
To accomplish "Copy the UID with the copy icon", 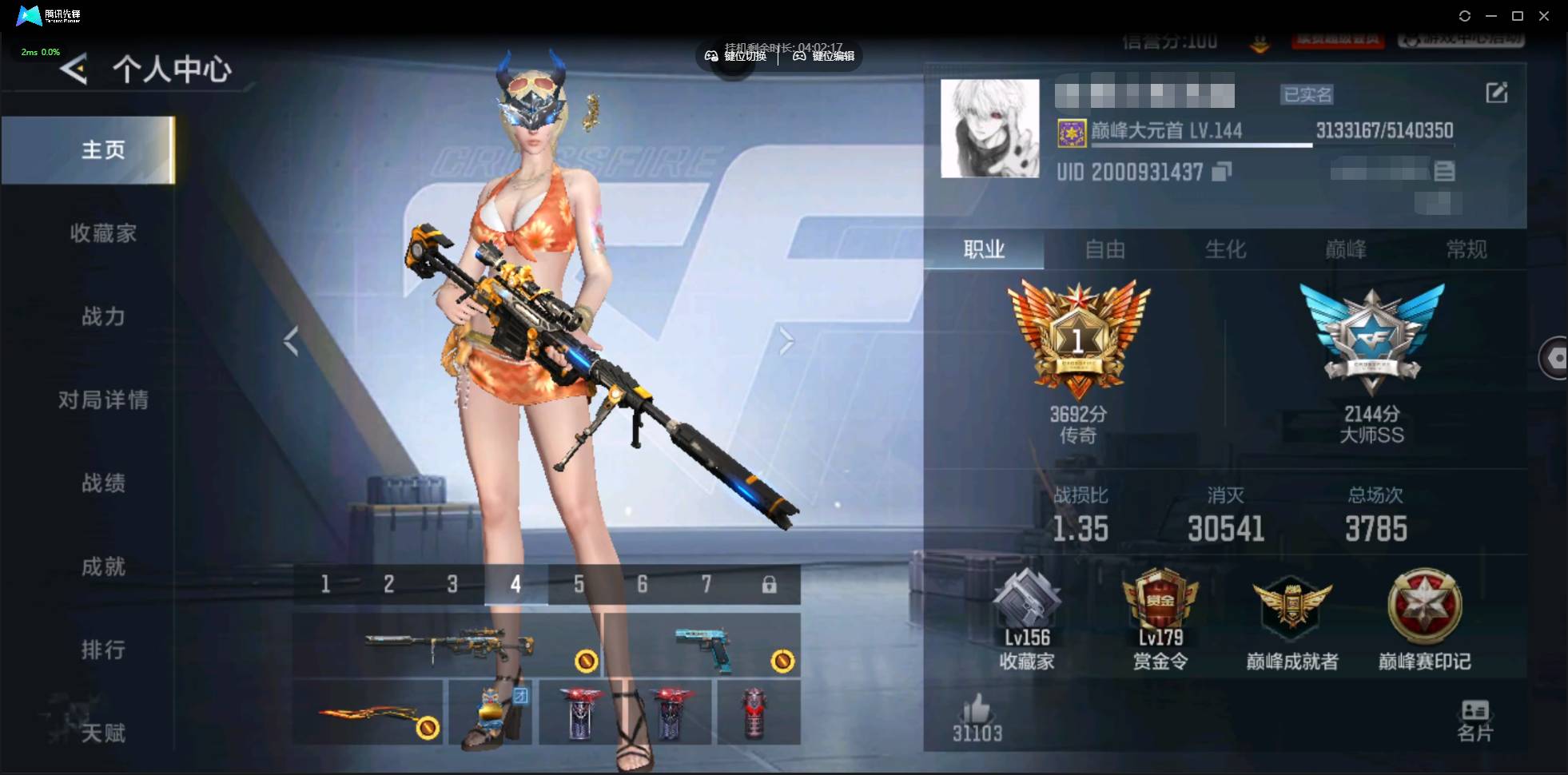I will pyautogui.click(x=1221, y=172).
